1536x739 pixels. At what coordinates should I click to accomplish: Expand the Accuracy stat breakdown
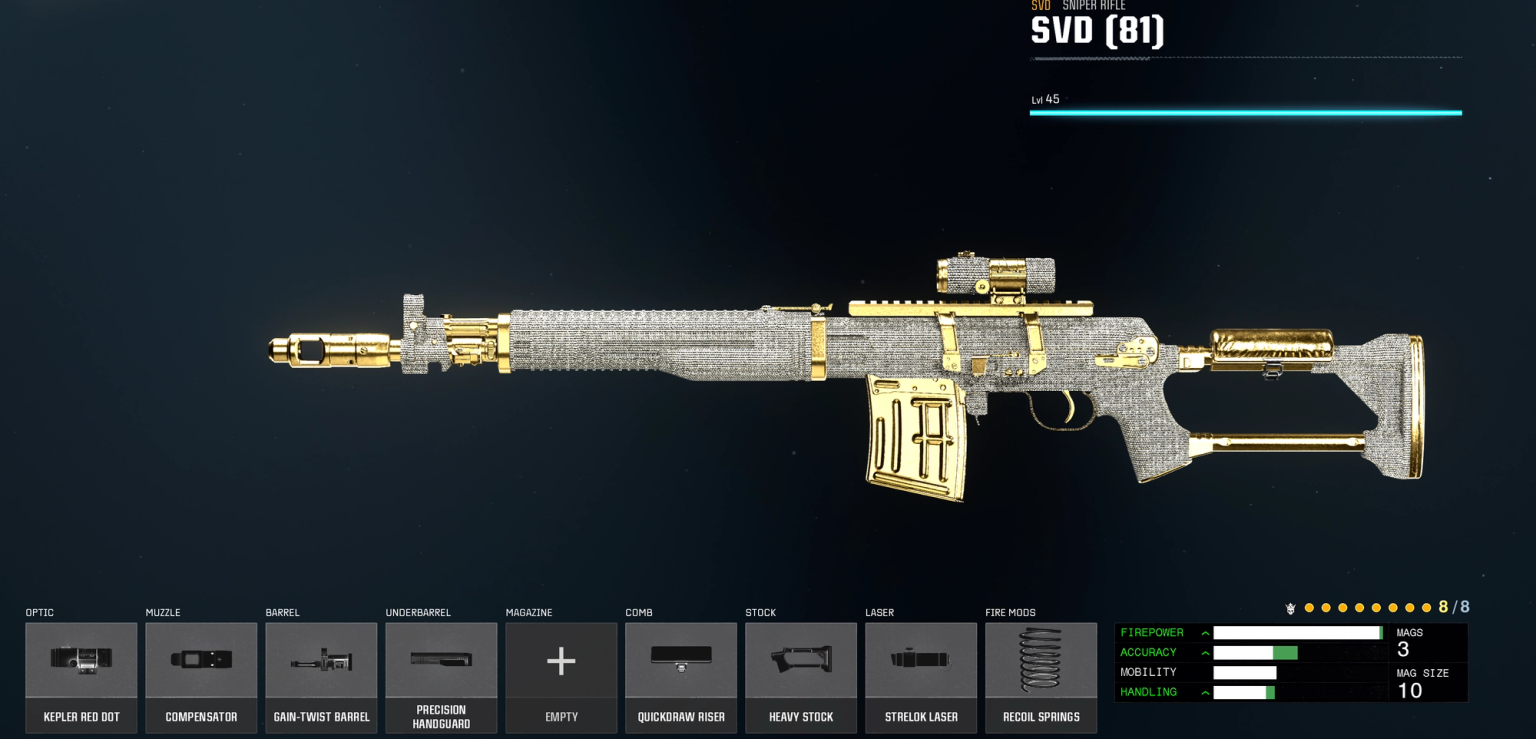coord(1206,652)
